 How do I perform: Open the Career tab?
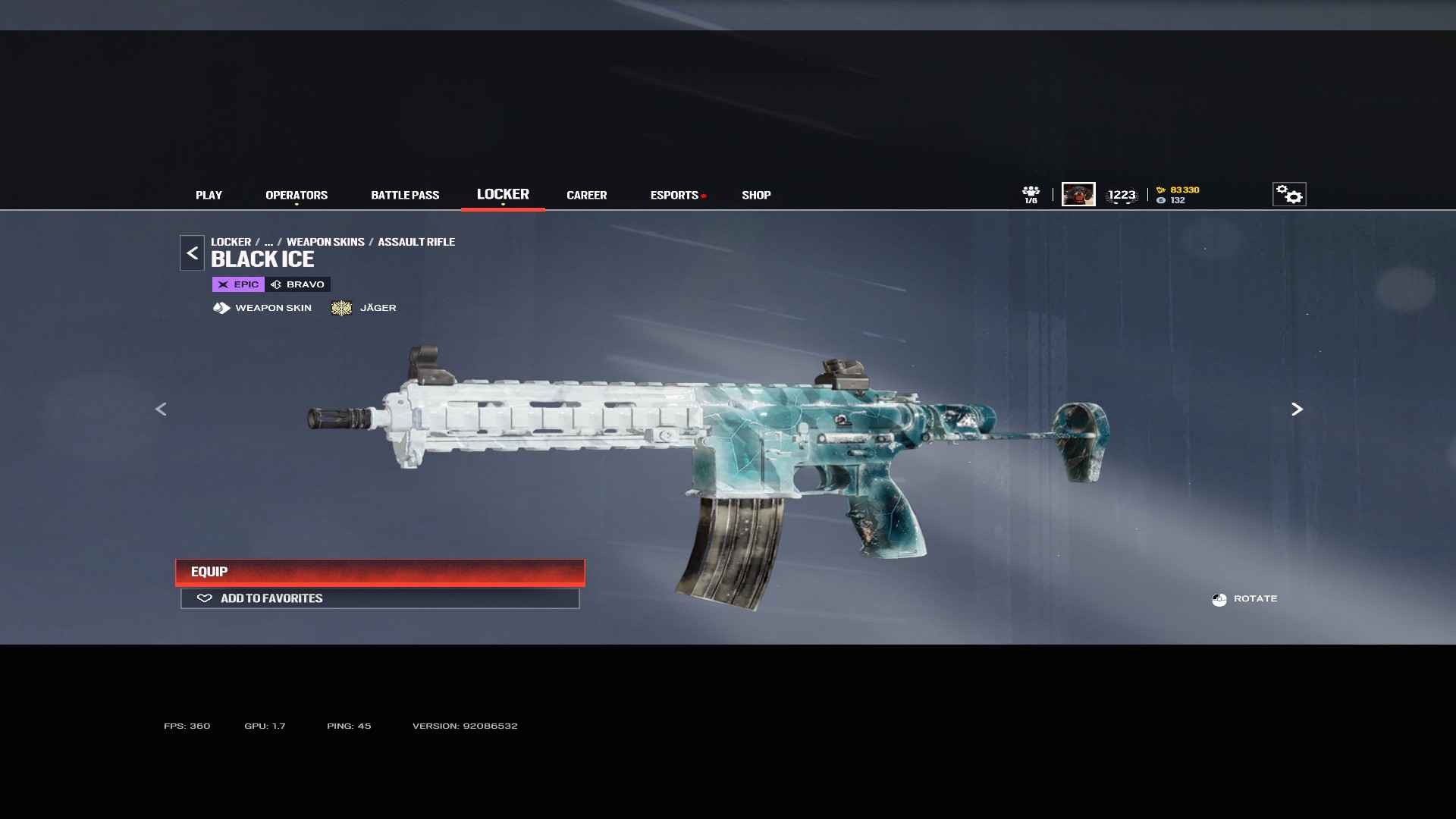click(586, 195)
